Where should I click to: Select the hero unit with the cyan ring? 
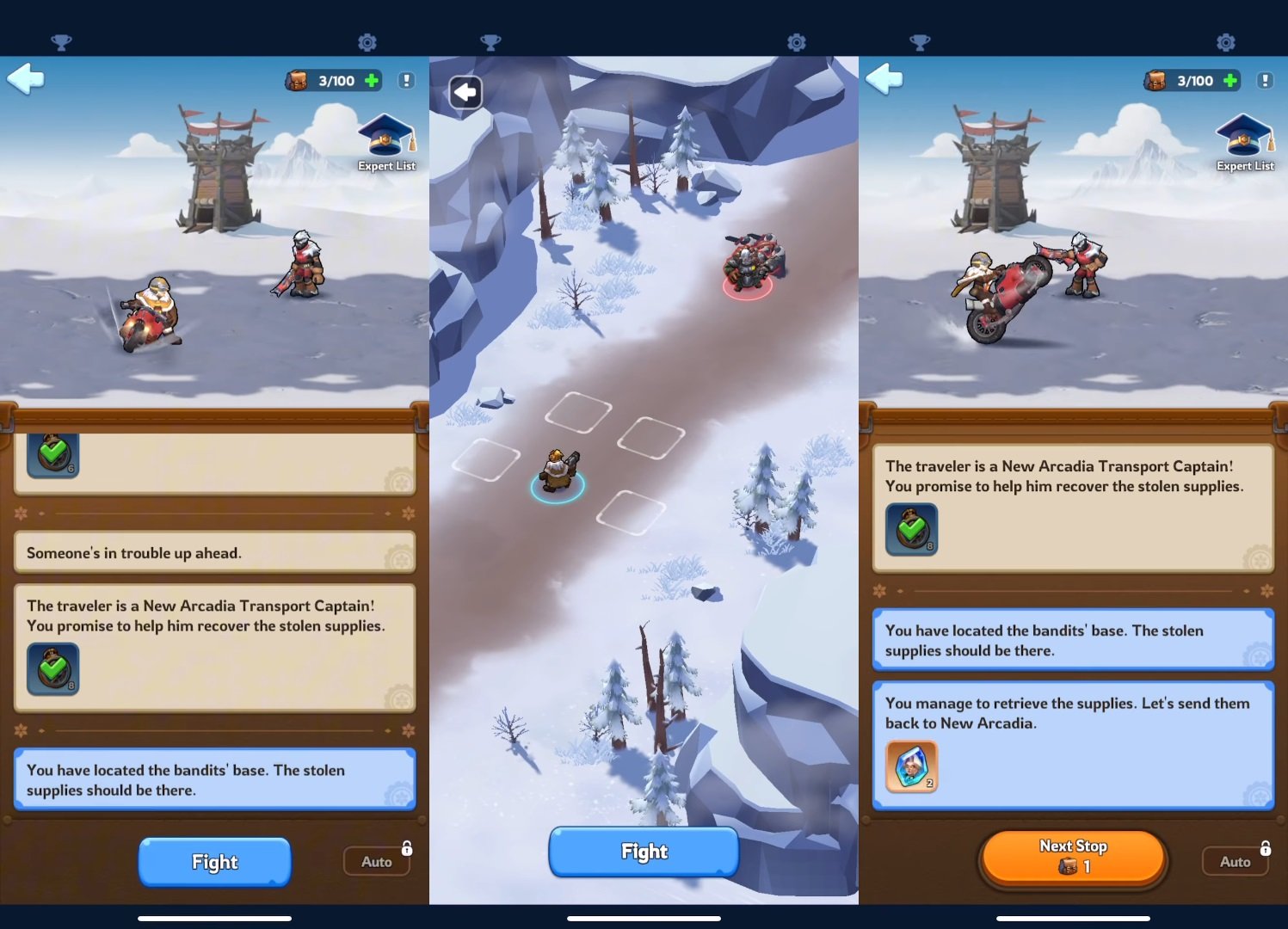pyautogui.click(x=558, y=471)
